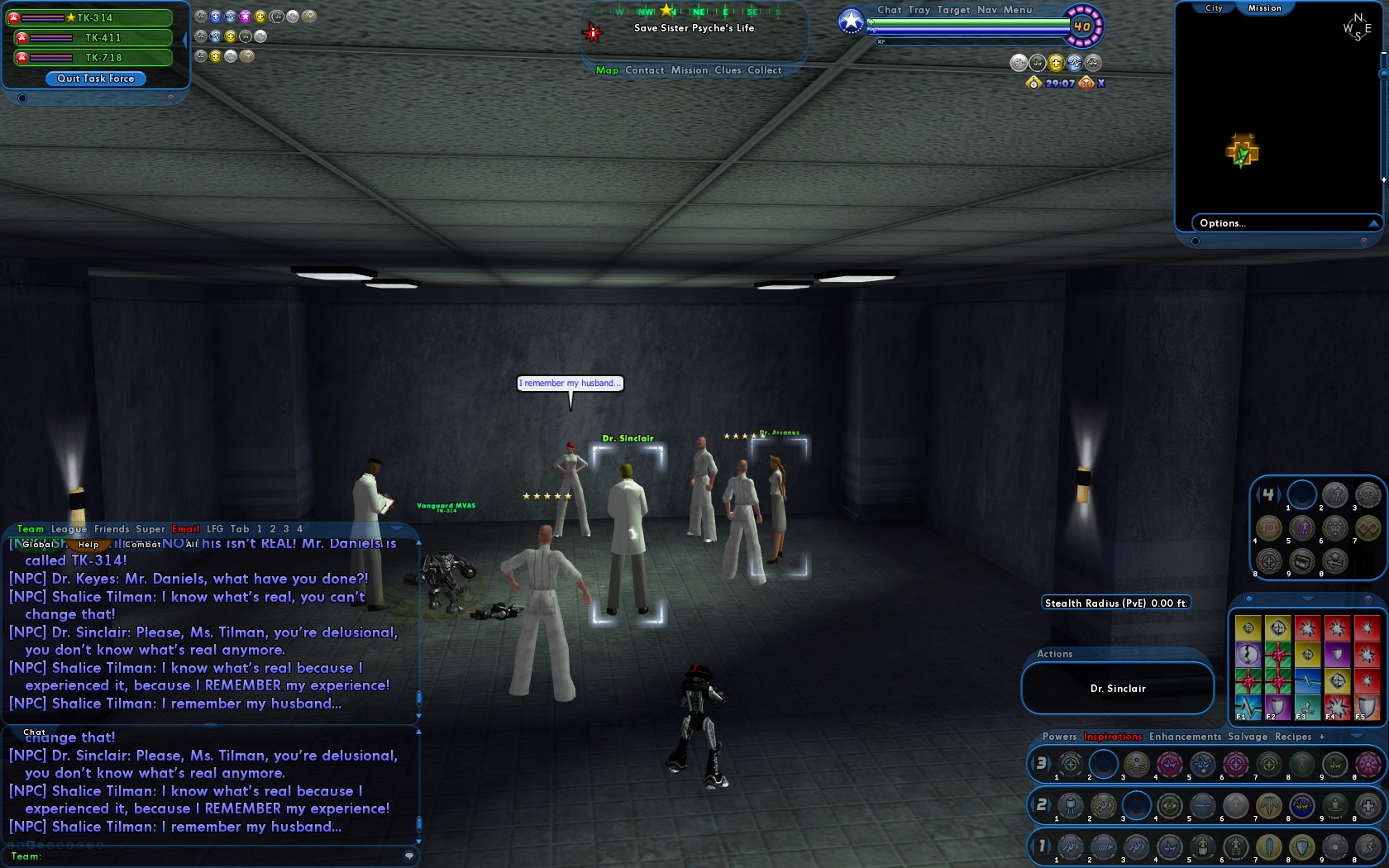The height and width of the screenshot is (868, 1389).
Task: Quit the task force
Action: click(x=96, y=79)
